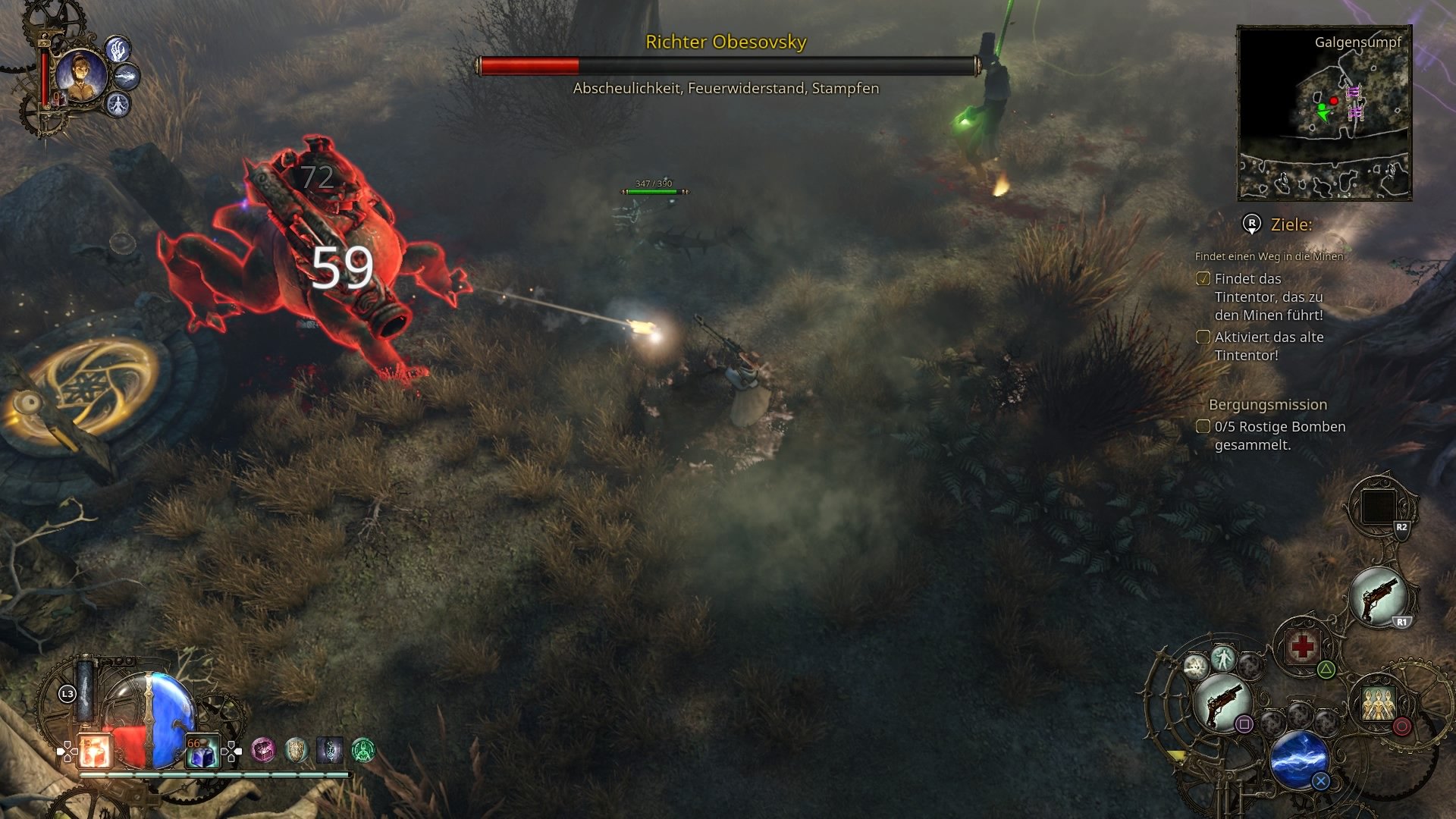
Task: Check the '0/5 Rostige Bomben gesammelt' box
Action: pos(1204,427)
